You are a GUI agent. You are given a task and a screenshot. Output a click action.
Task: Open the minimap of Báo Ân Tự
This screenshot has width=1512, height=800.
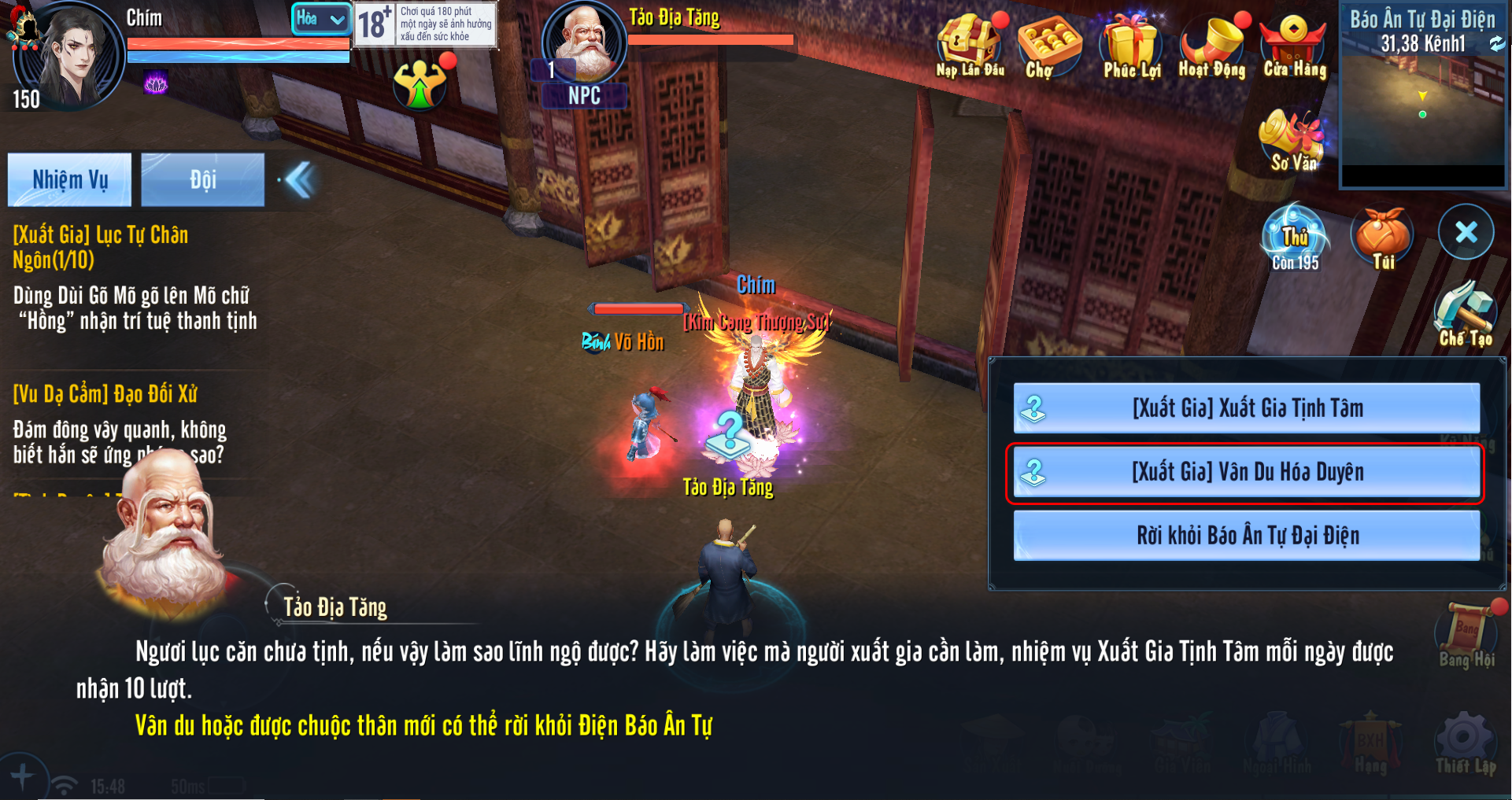(x=1422, y=110)
